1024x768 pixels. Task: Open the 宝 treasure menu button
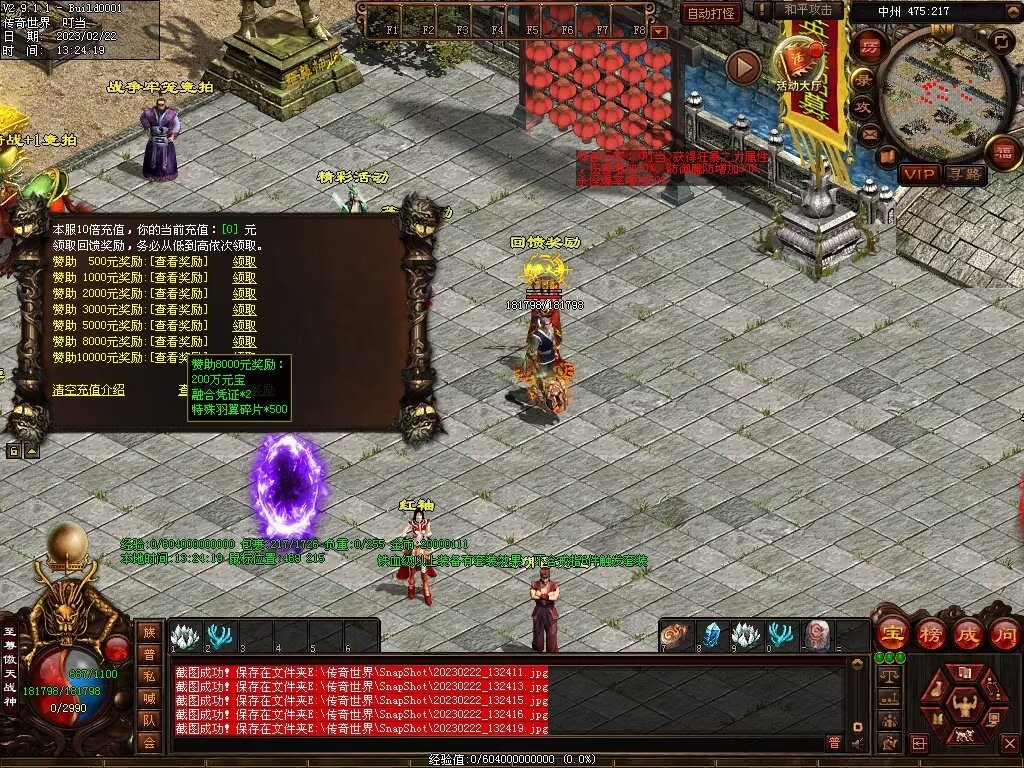[892, 633]
